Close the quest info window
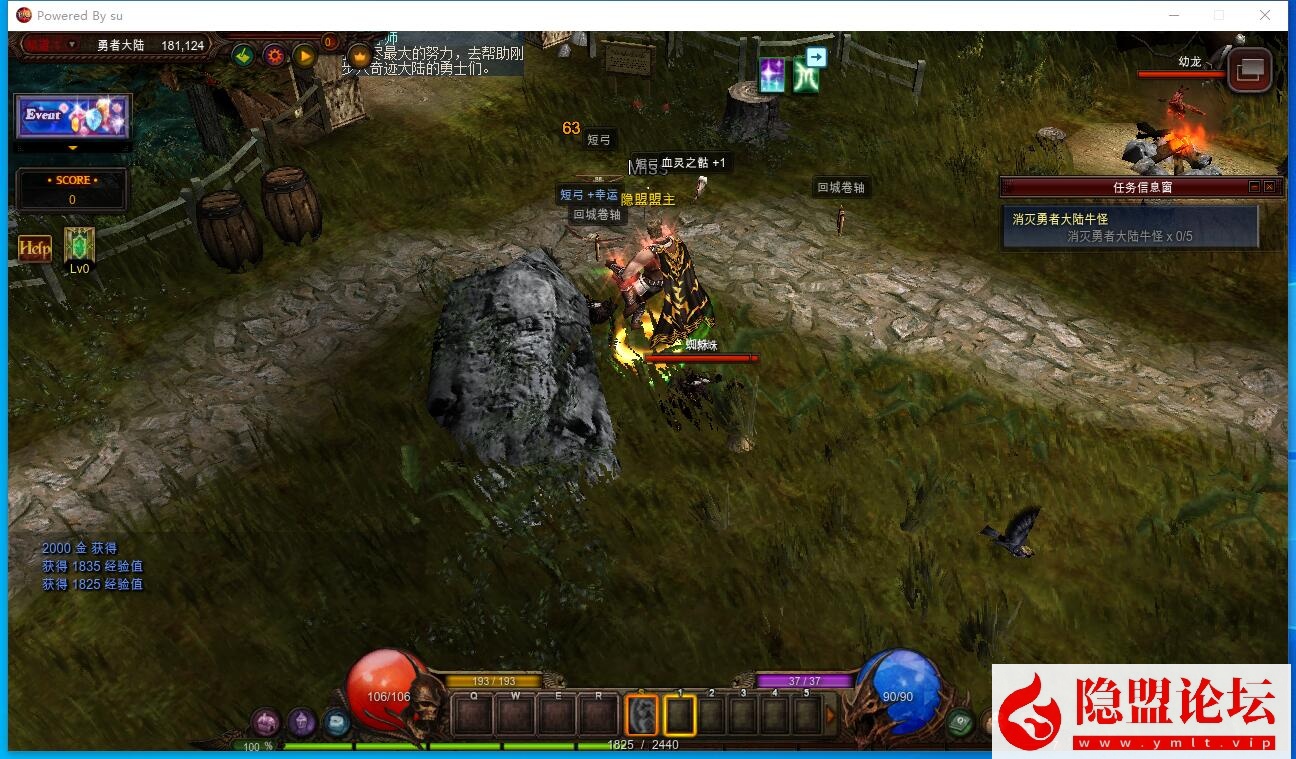Image resolution: width=1296 pixels, height=759 pixels. (1269, 187)
